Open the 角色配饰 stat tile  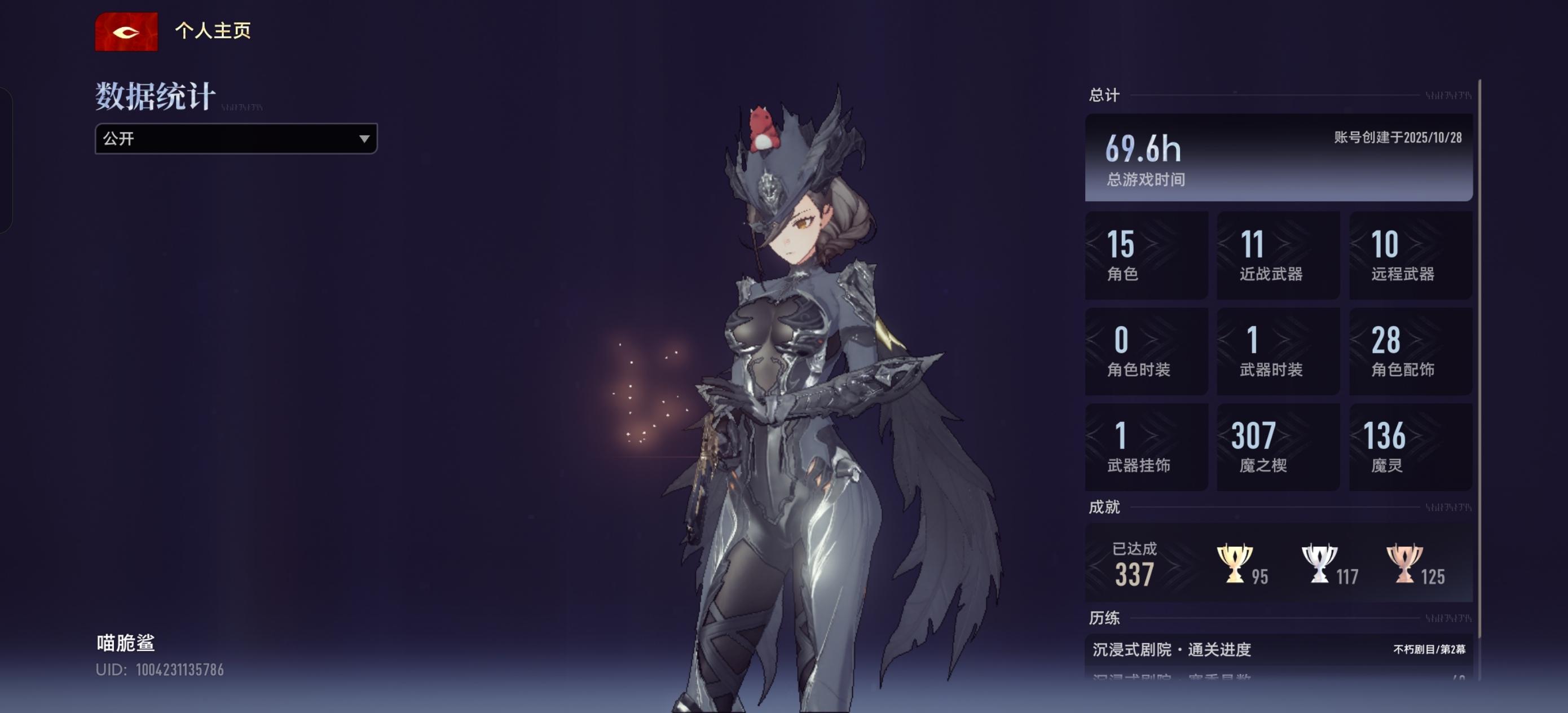pyautogui.click(x=1410, y=351)
